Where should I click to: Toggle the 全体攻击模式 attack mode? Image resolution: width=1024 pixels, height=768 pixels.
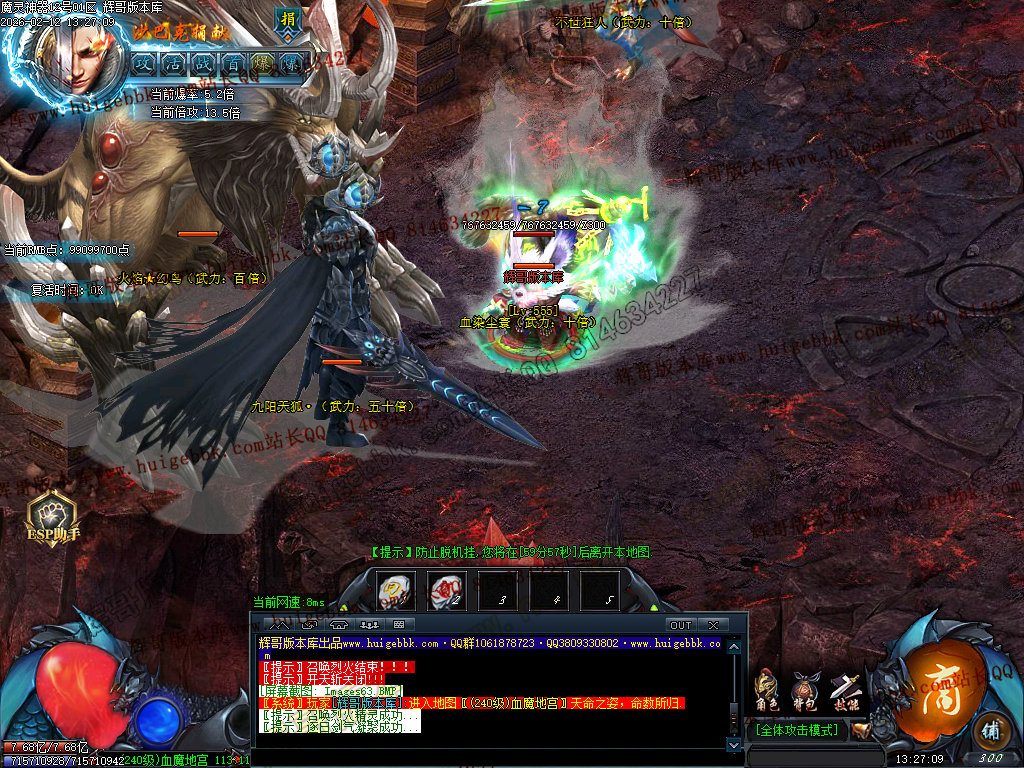pyautogui.click(x=800, y=731)
